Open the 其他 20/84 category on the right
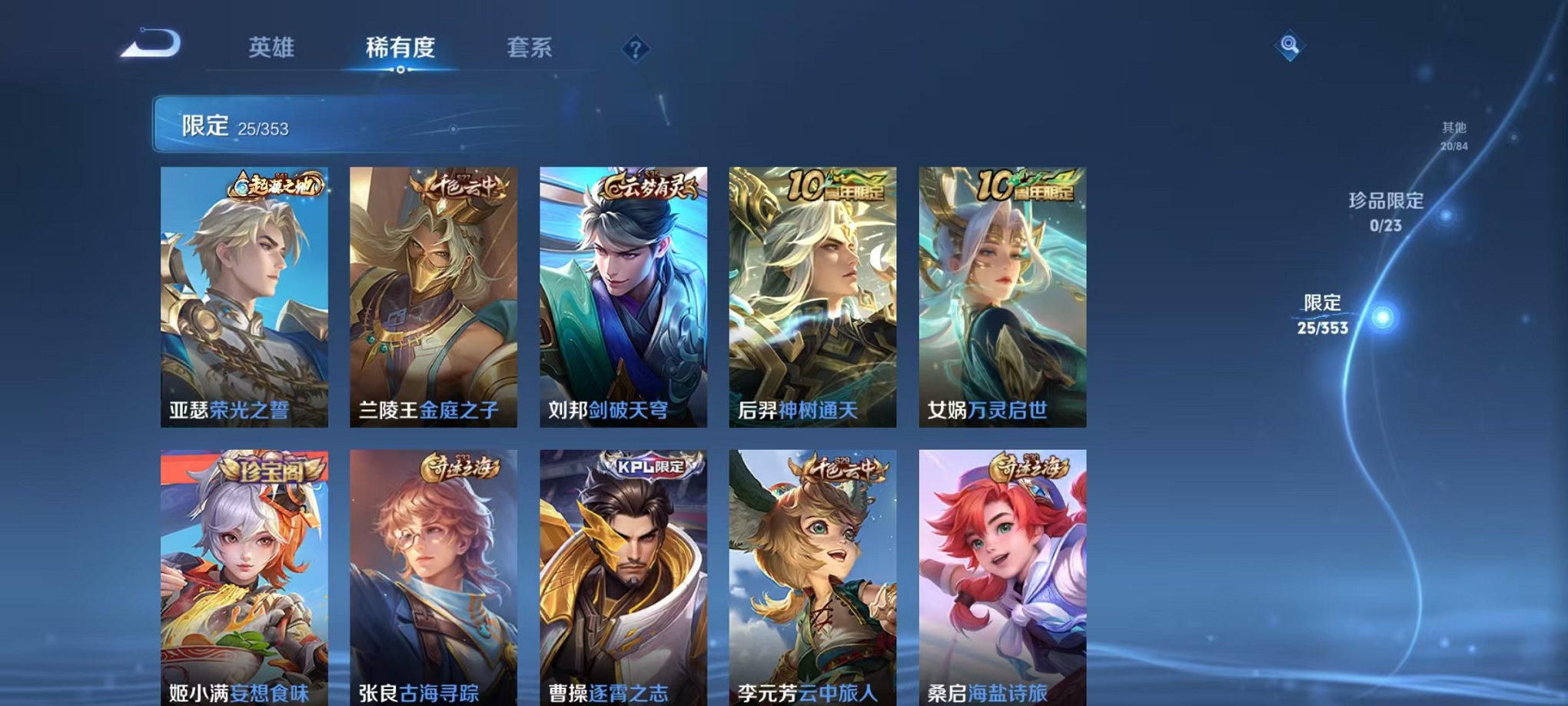 pyautogui.click(x=1453, y=135)
